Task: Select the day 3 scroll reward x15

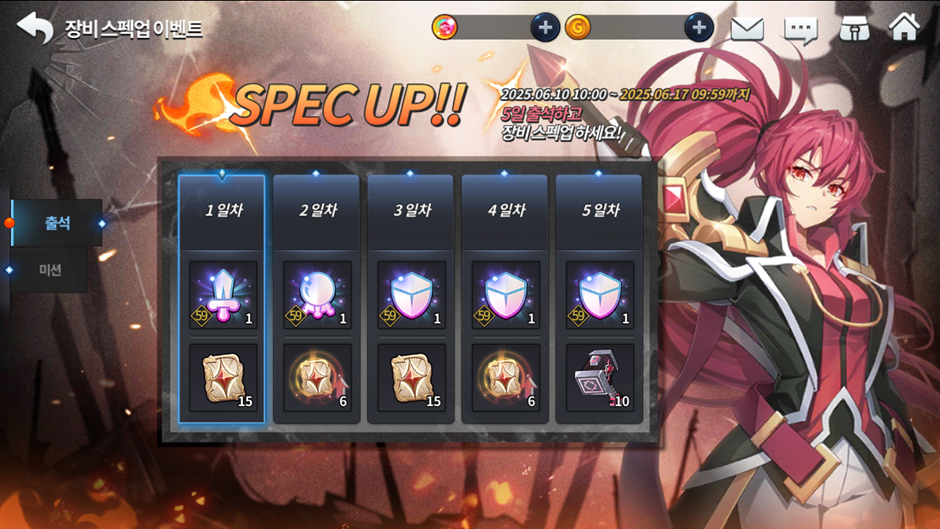Action: coord(411,378)
